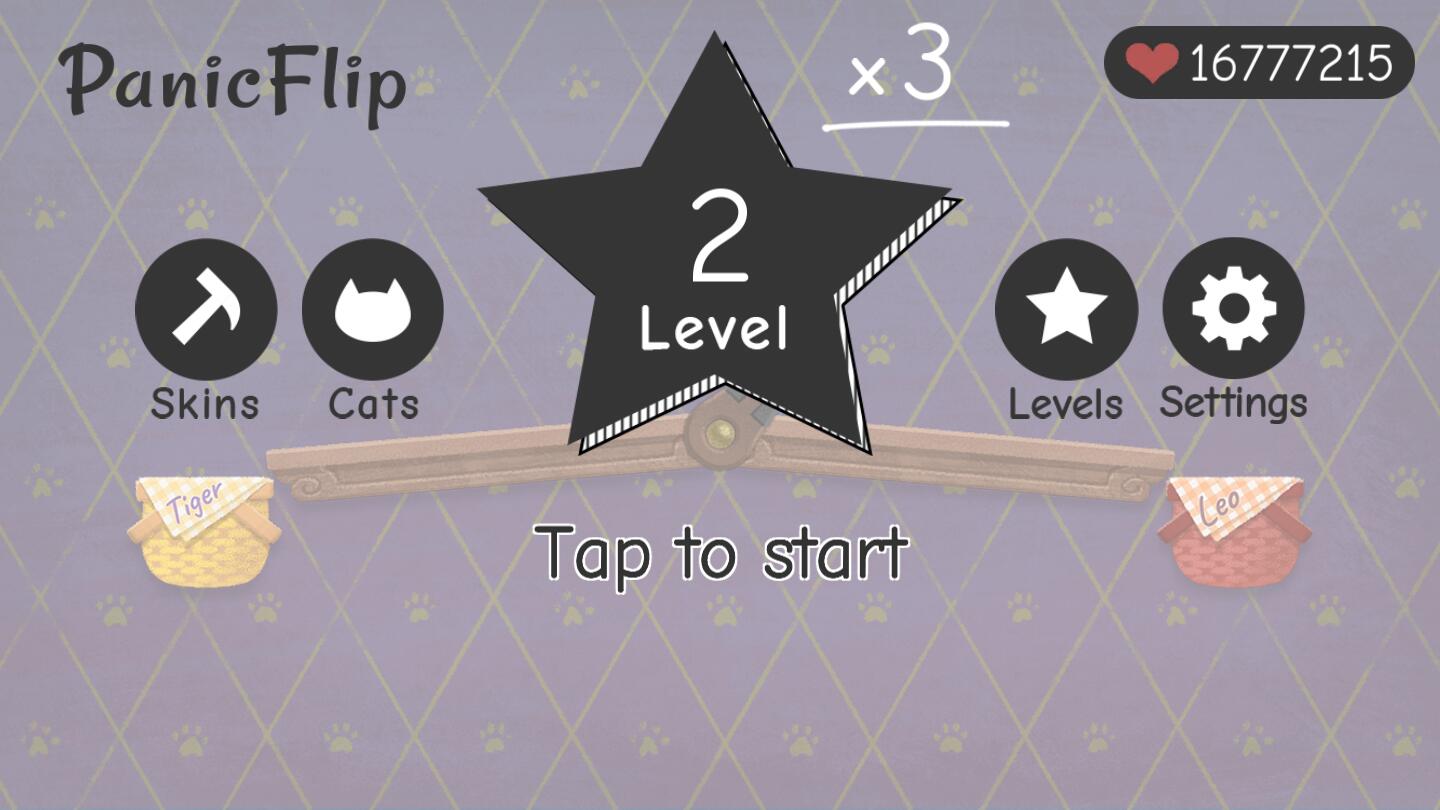Click the heart icon in lives counter
1440x810 pixels.
(1151, 63)
